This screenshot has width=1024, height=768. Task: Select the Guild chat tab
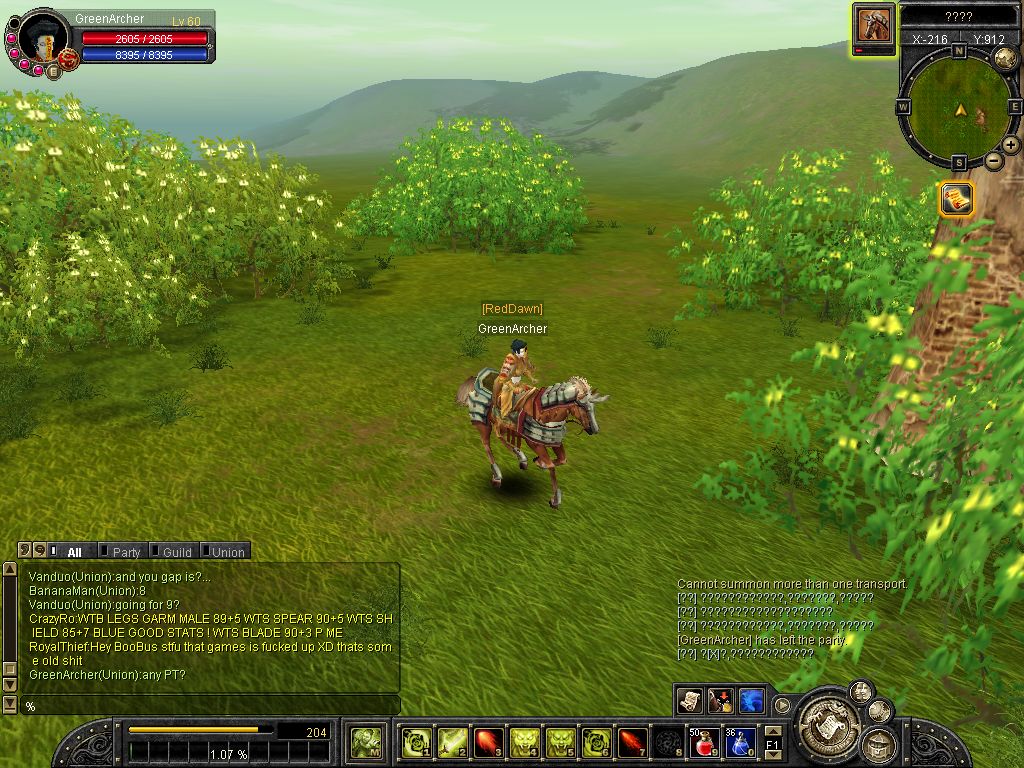point(176,551)
